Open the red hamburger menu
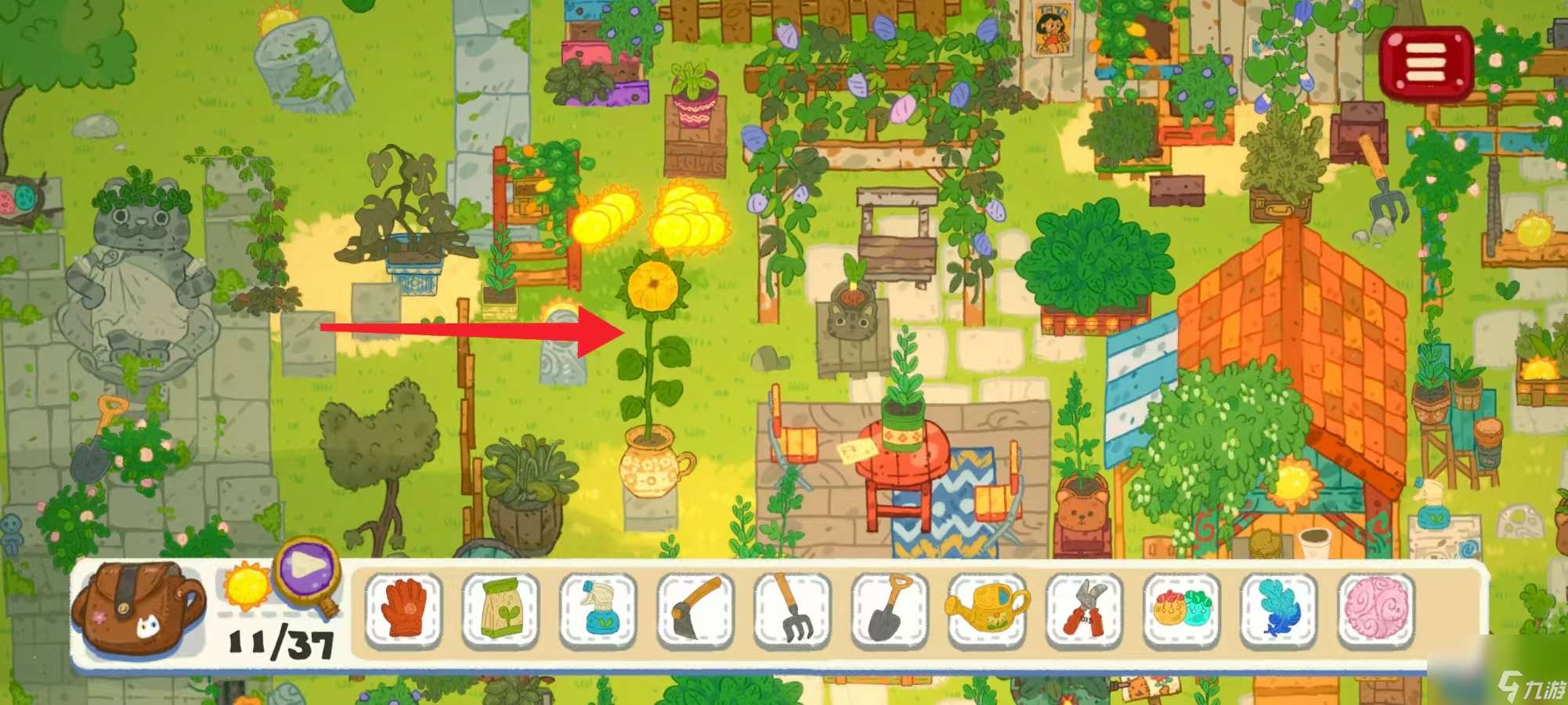 pyautogui.click(x=1425, y=63)
